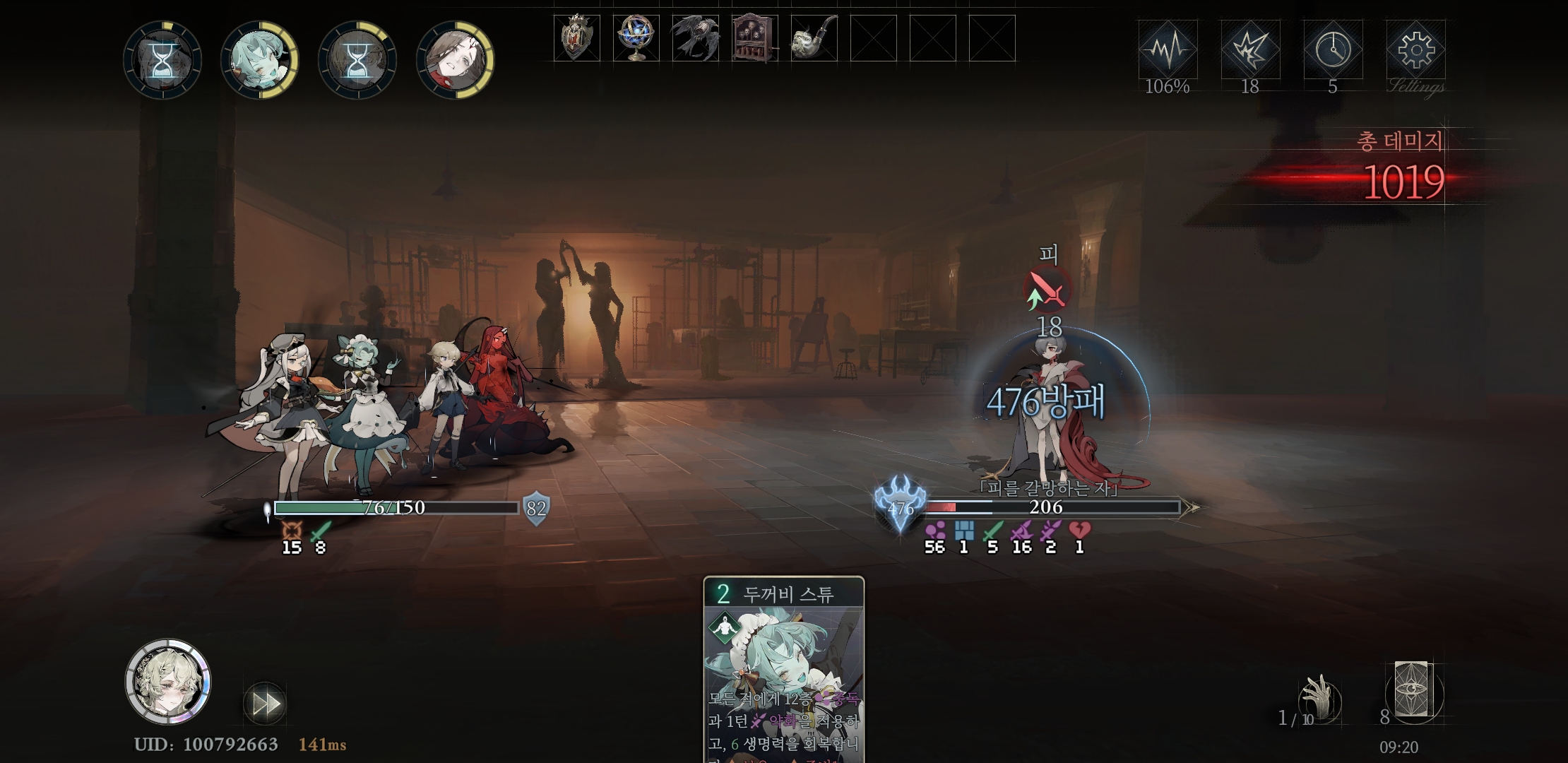Open the shattered spark icon showing 18
This screenshot has width=1568, height=763.
coord(1250,50)
